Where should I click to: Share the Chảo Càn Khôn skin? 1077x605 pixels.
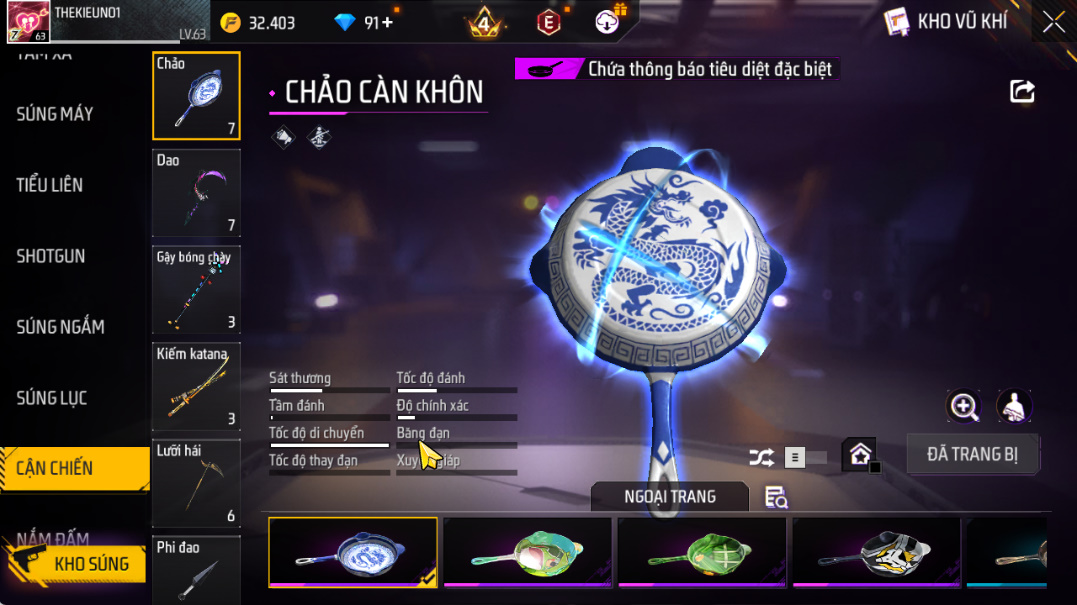(1022, 92)
